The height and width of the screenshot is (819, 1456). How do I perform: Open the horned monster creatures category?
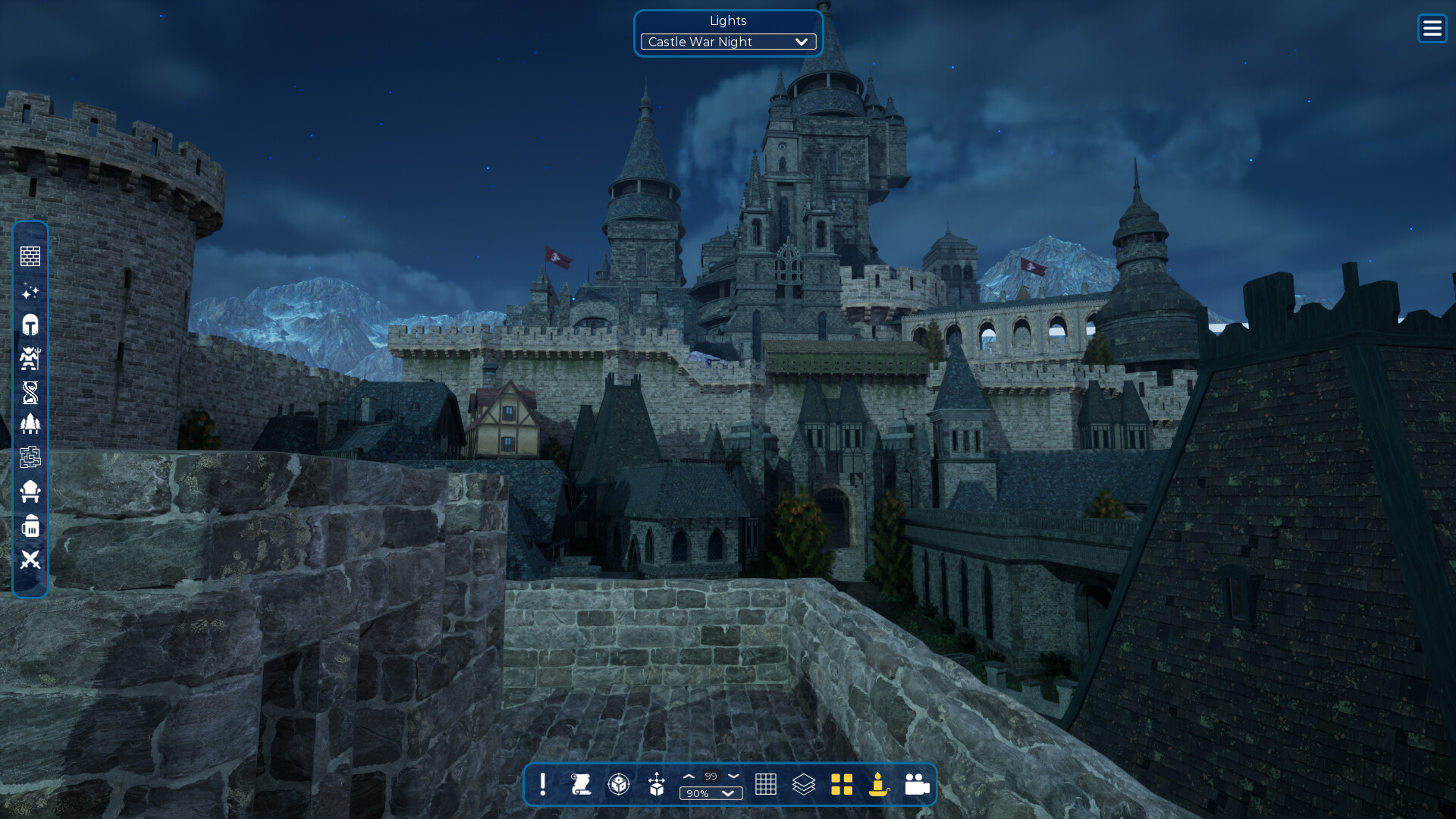(30, 359)
